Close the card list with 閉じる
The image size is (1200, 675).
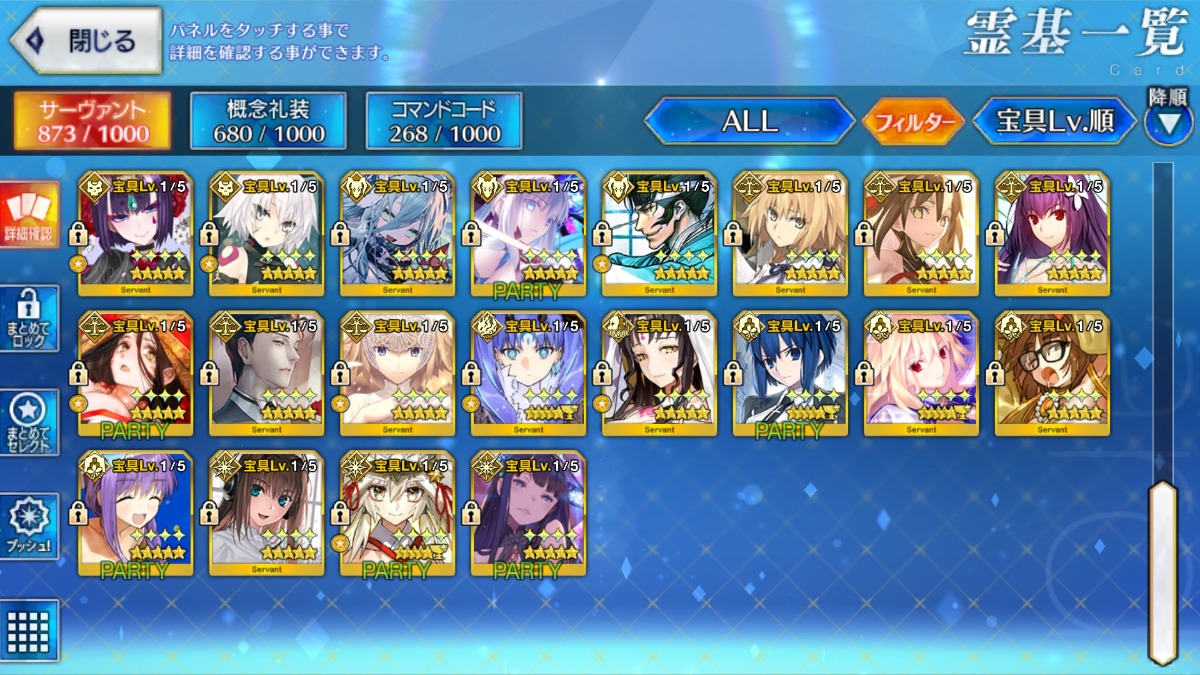[86, 41]
